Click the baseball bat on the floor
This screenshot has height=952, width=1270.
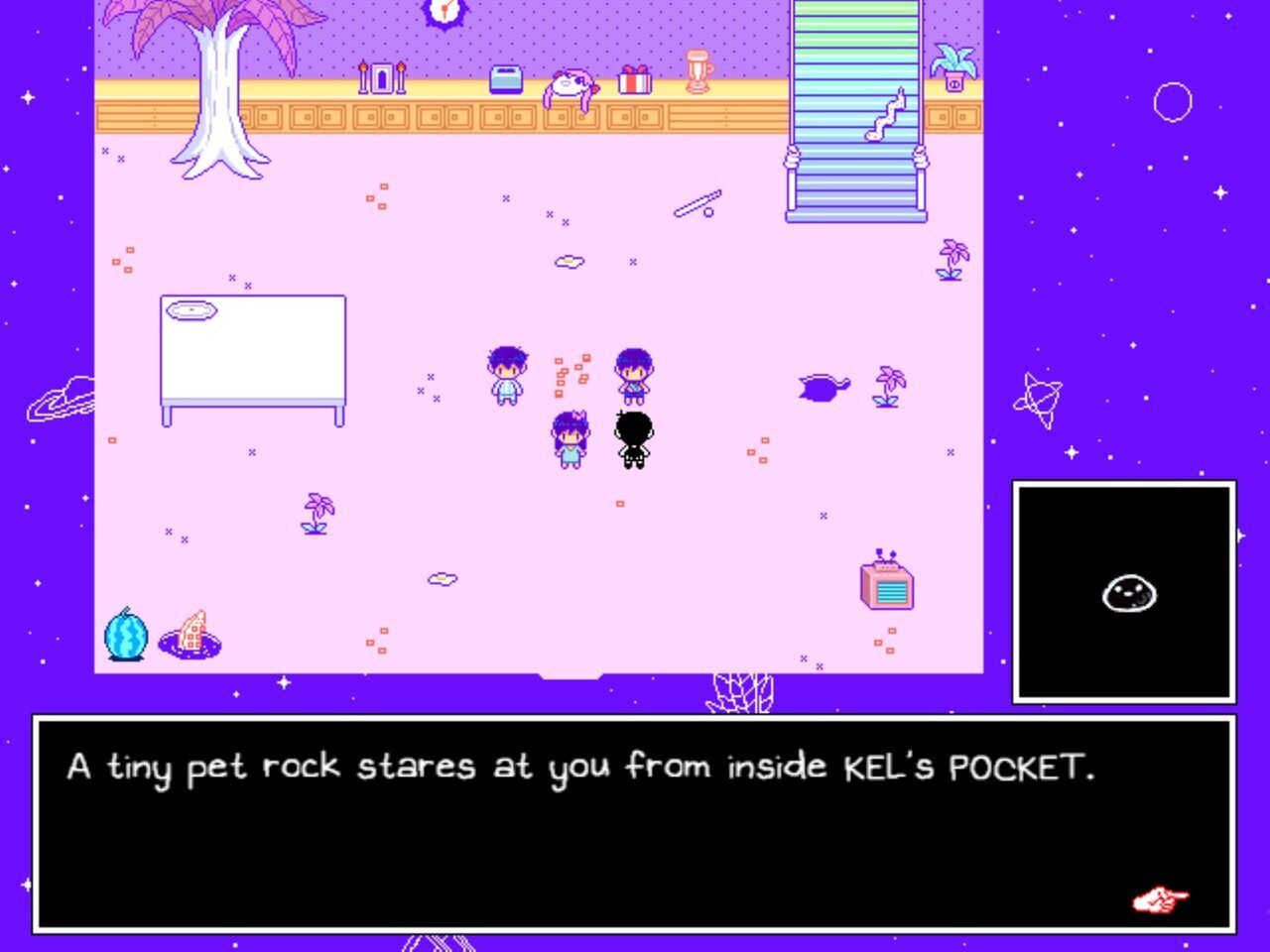(x=695, y=203)
